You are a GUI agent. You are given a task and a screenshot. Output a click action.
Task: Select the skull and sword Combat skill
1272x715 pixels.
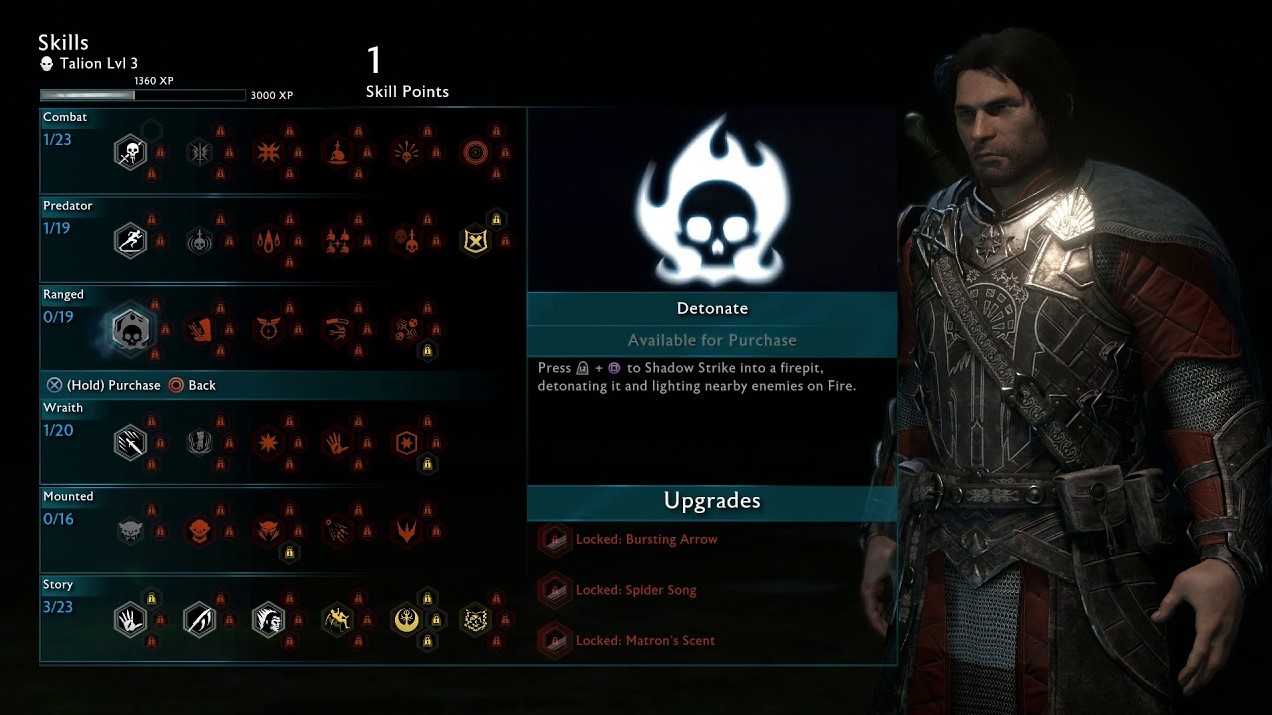130,153
